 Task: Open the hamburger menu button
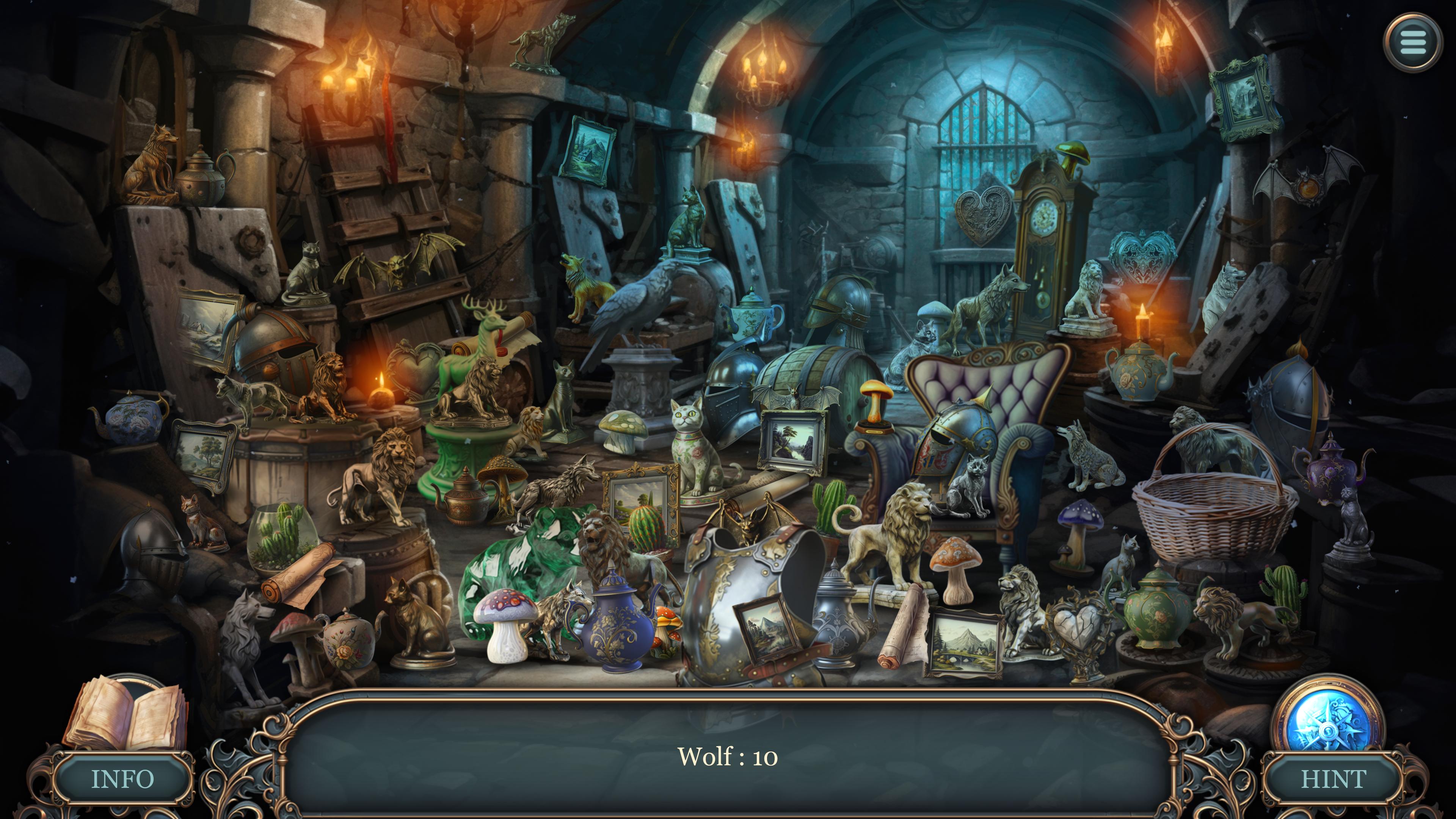pyautogui.click(x=1413, y=42)
